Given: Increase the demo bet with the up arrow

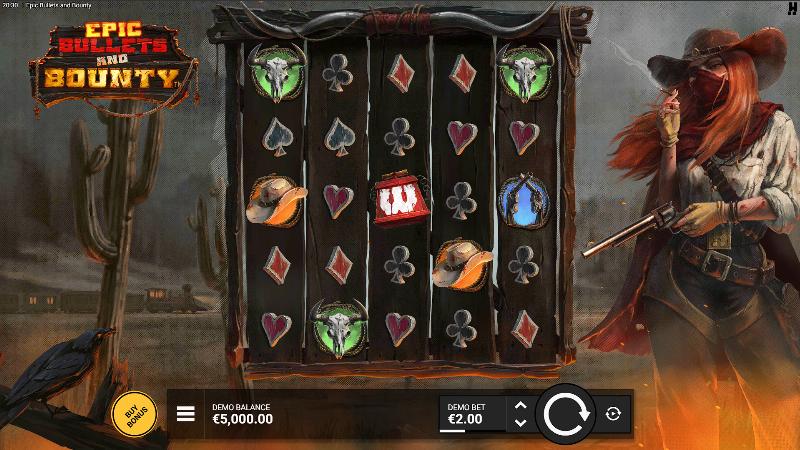Looking at the screenshot, I should click(519, 405).
